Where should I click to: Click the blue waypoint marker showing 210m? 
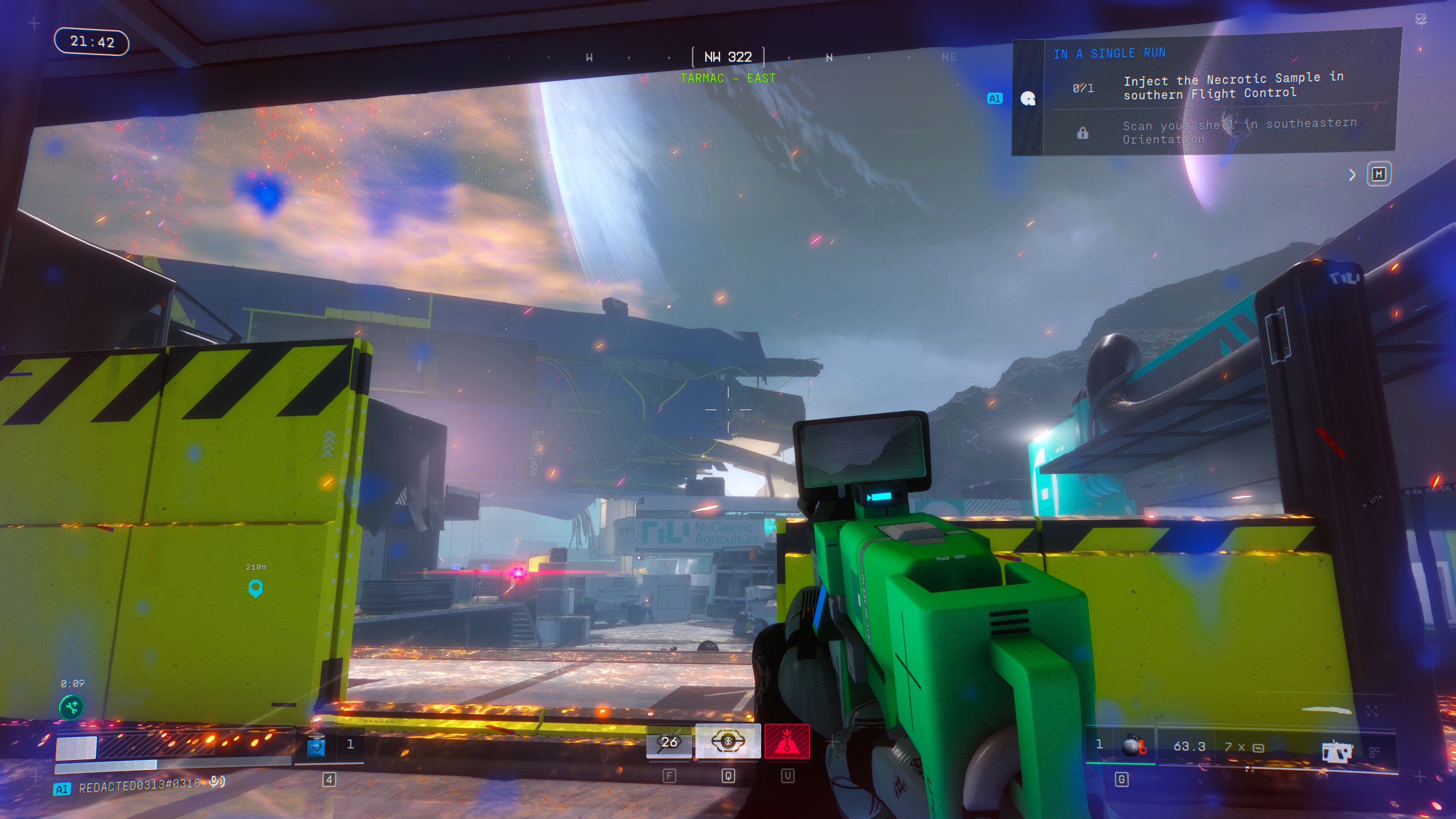click(x=255, y=588)
